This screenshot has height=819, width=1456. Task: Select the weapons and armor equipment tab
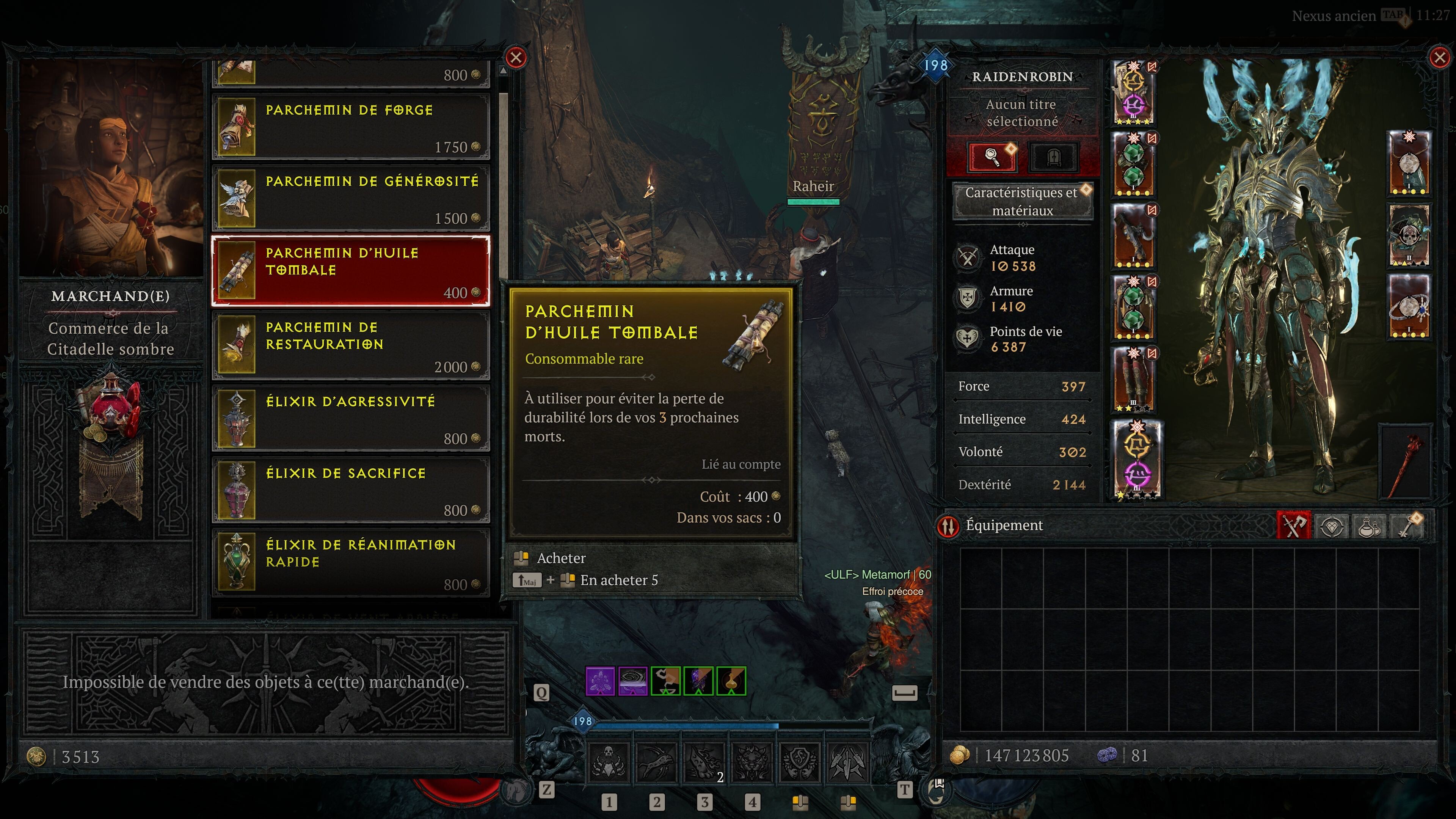point(1294,526)
